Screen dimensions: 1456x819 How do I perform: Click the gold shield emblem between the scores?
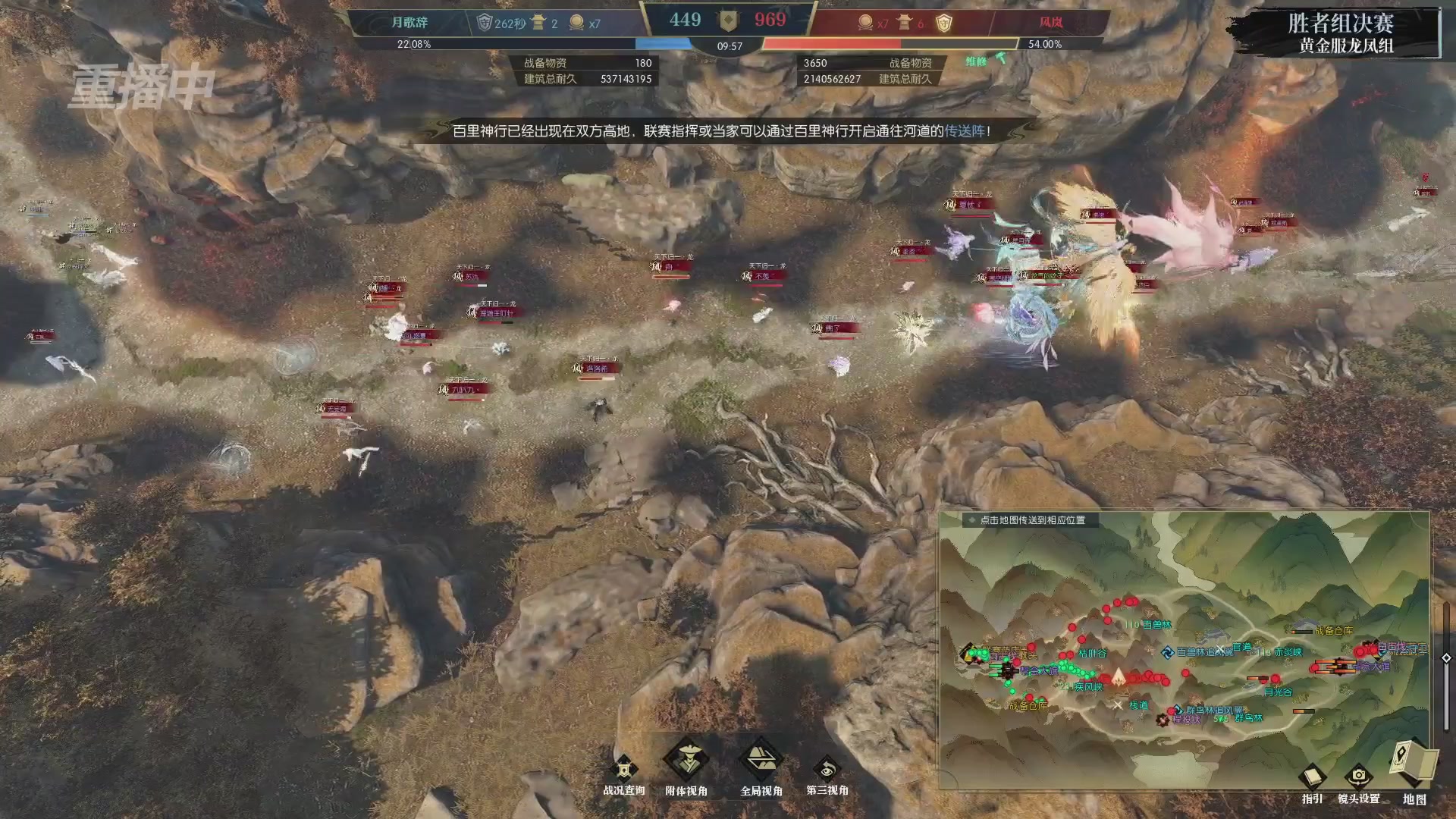(x=729, y=20)
